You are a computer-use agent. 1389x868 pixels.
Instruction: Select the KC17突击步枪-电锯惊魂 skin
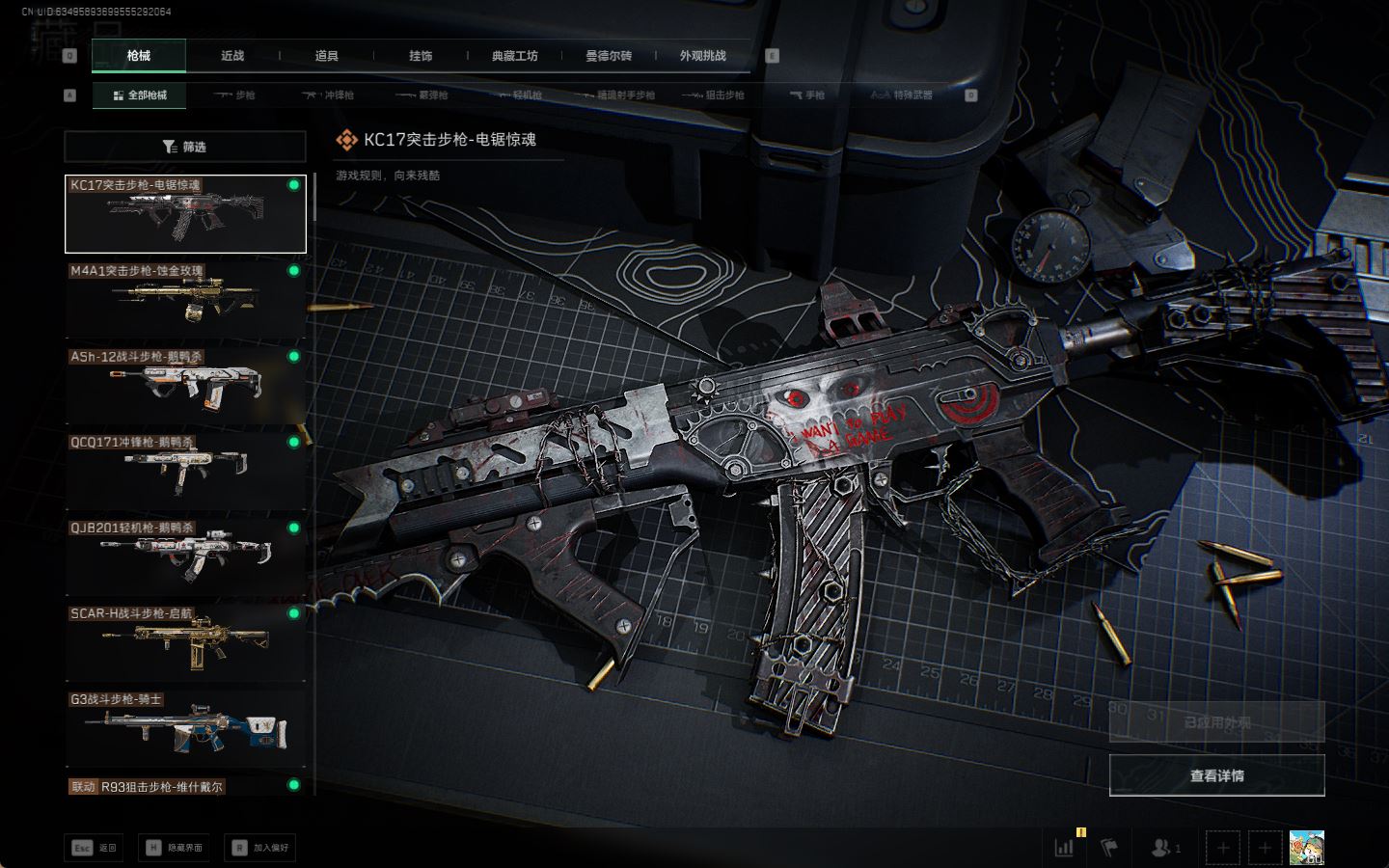tap(185, 214)
